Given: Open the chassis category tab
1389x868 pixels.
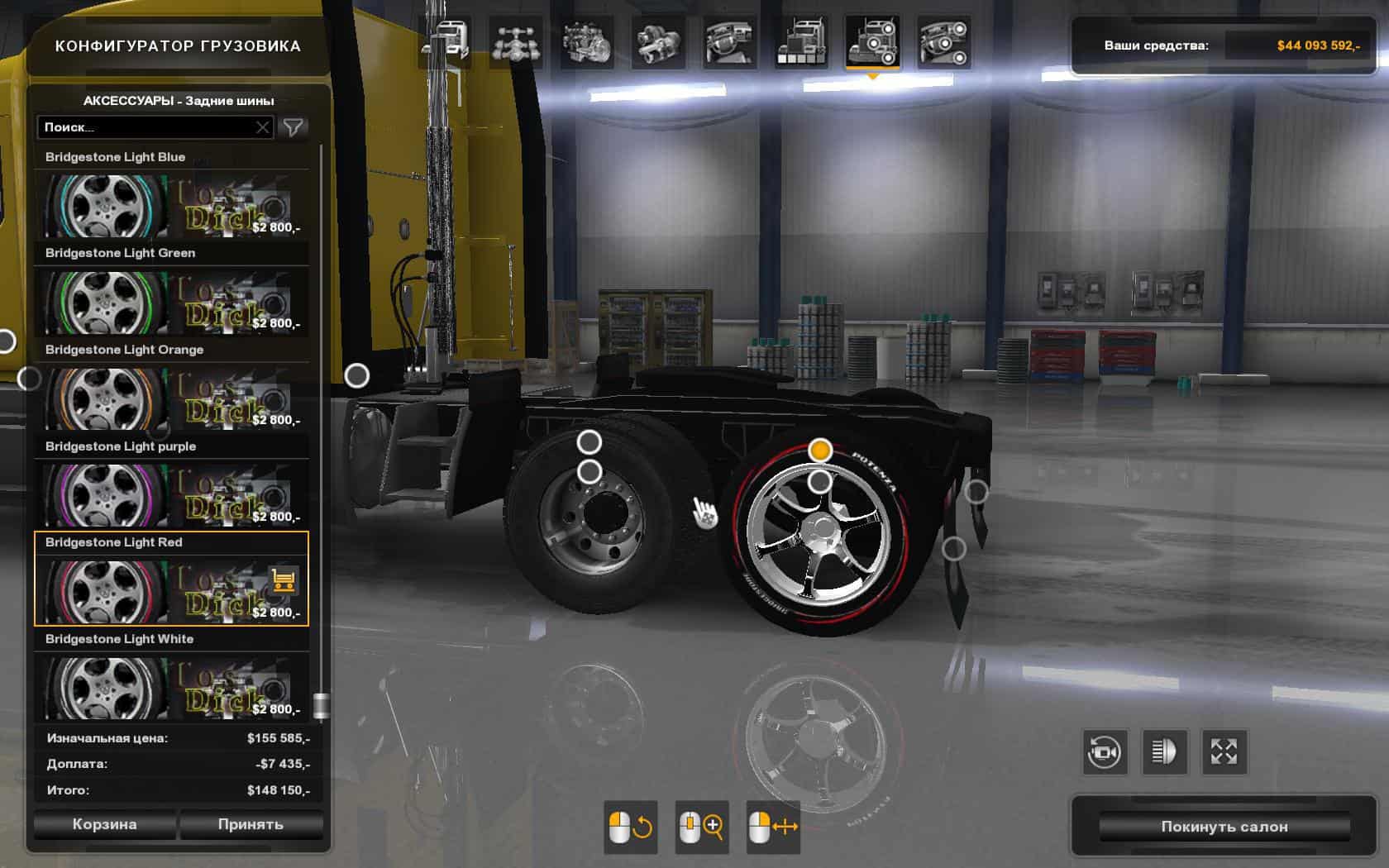Looking at the screenshot, I should click(x=515, y=43).
